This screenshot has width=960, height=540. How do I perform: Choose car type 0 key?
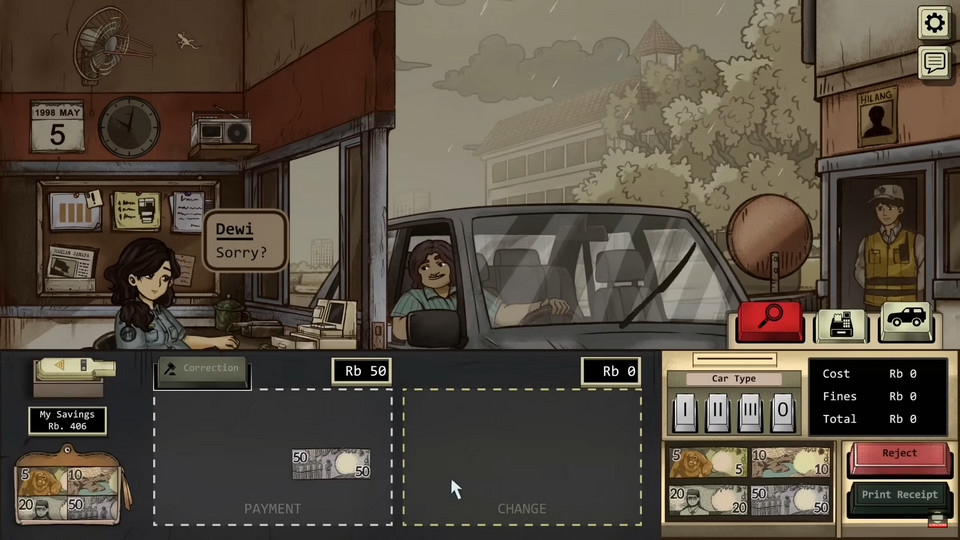(781, 410)
